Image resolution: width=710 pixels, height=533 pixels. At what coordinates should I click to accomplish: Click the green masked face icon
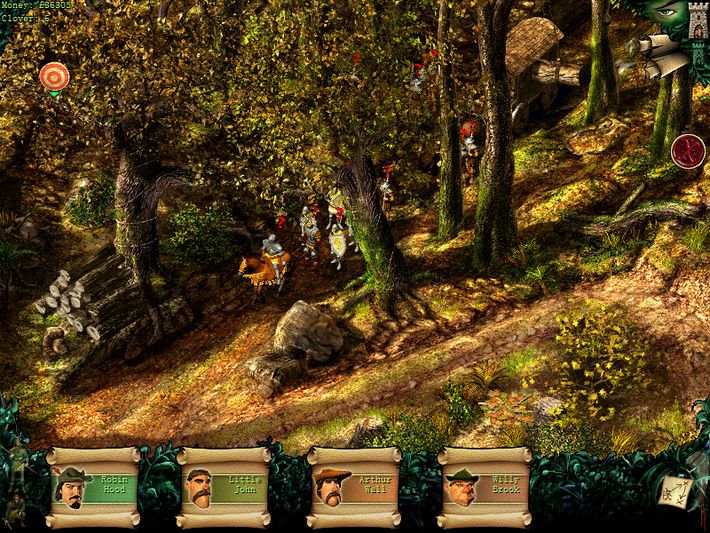pos(664,14)
